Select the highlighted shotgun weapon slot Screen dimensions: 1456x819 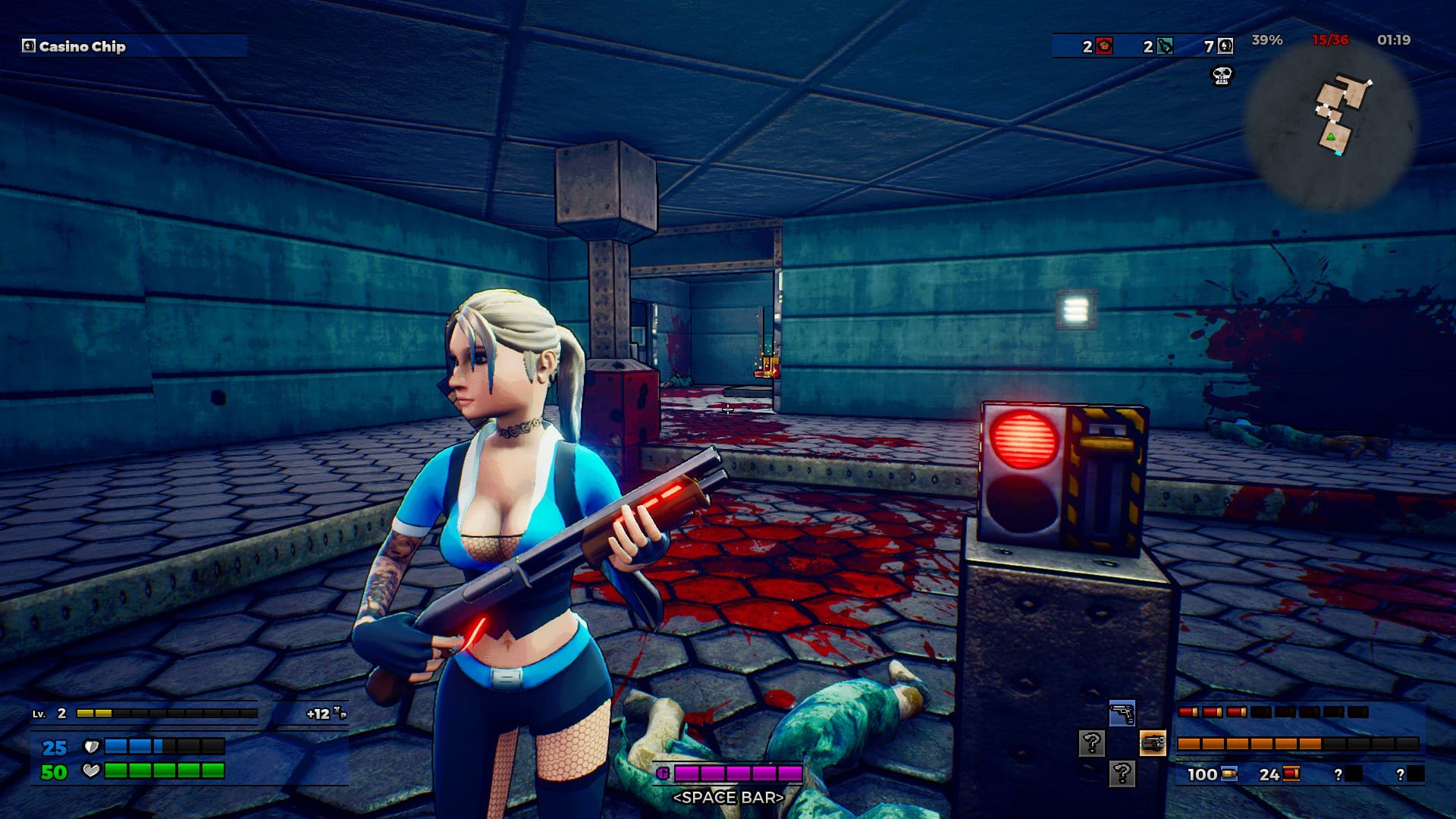click(x=1152, y=743)
